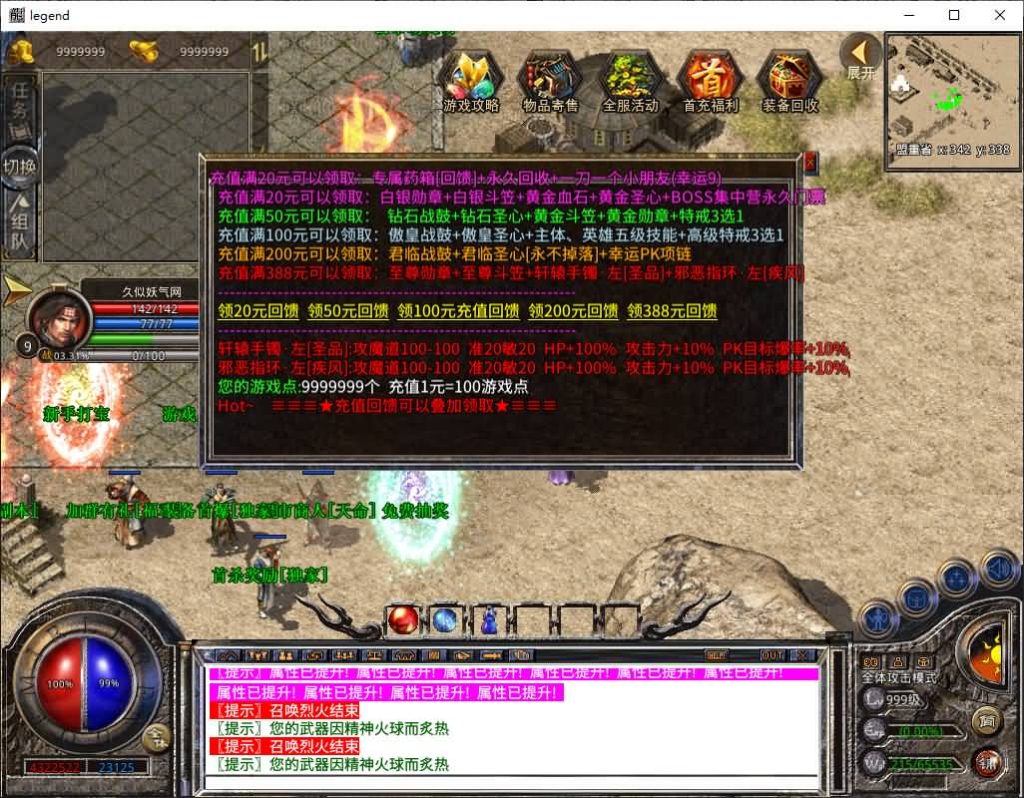Click the round 切换 switch button
The width and height of the screenshot is (1024, 798).
tap(20, 166)
